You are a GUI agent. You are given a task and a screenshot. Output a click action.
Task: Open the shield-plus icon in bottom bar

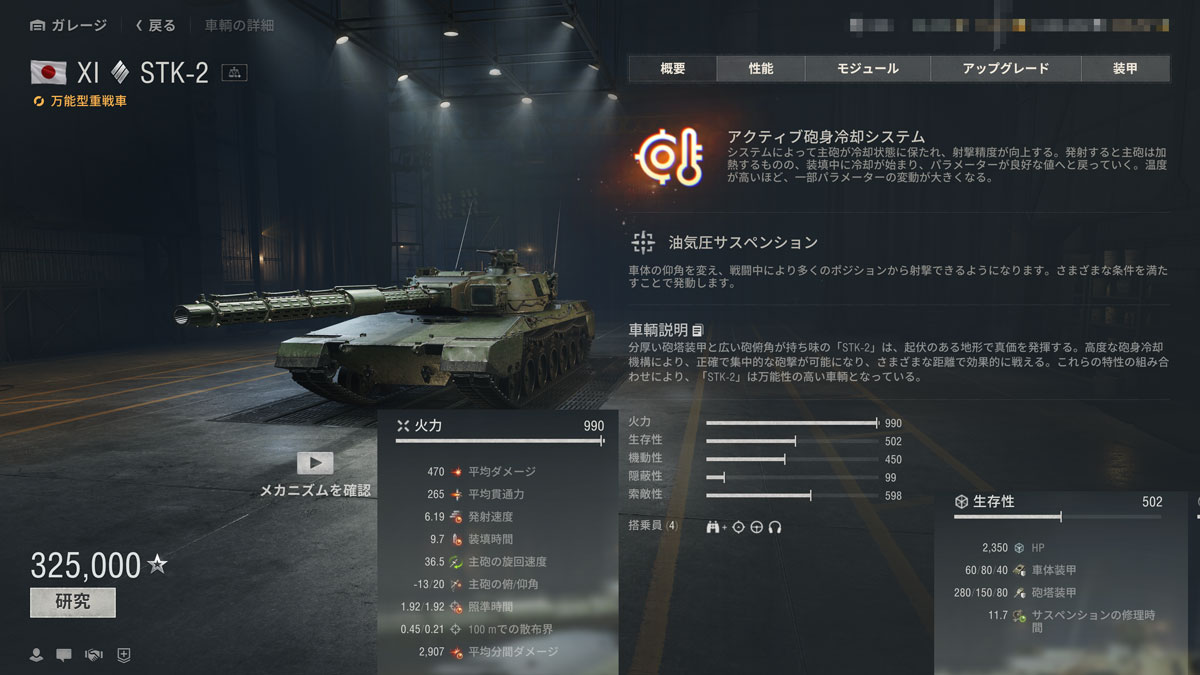coord(124,655)
